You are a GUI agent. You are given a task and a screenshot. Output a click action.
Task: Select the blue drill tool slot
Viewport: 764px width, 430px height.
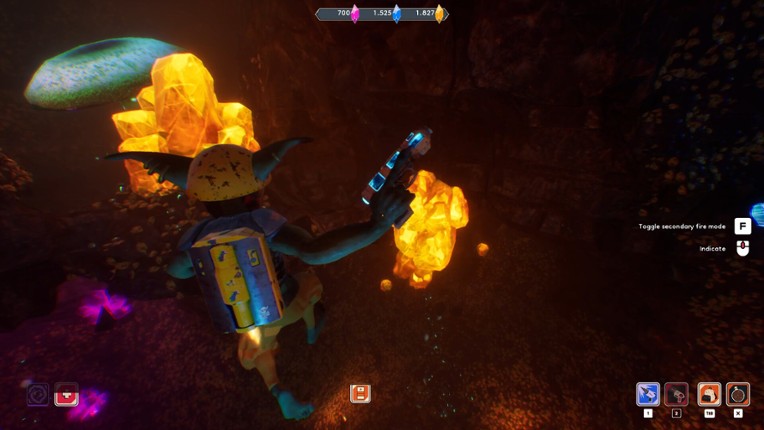648,394
